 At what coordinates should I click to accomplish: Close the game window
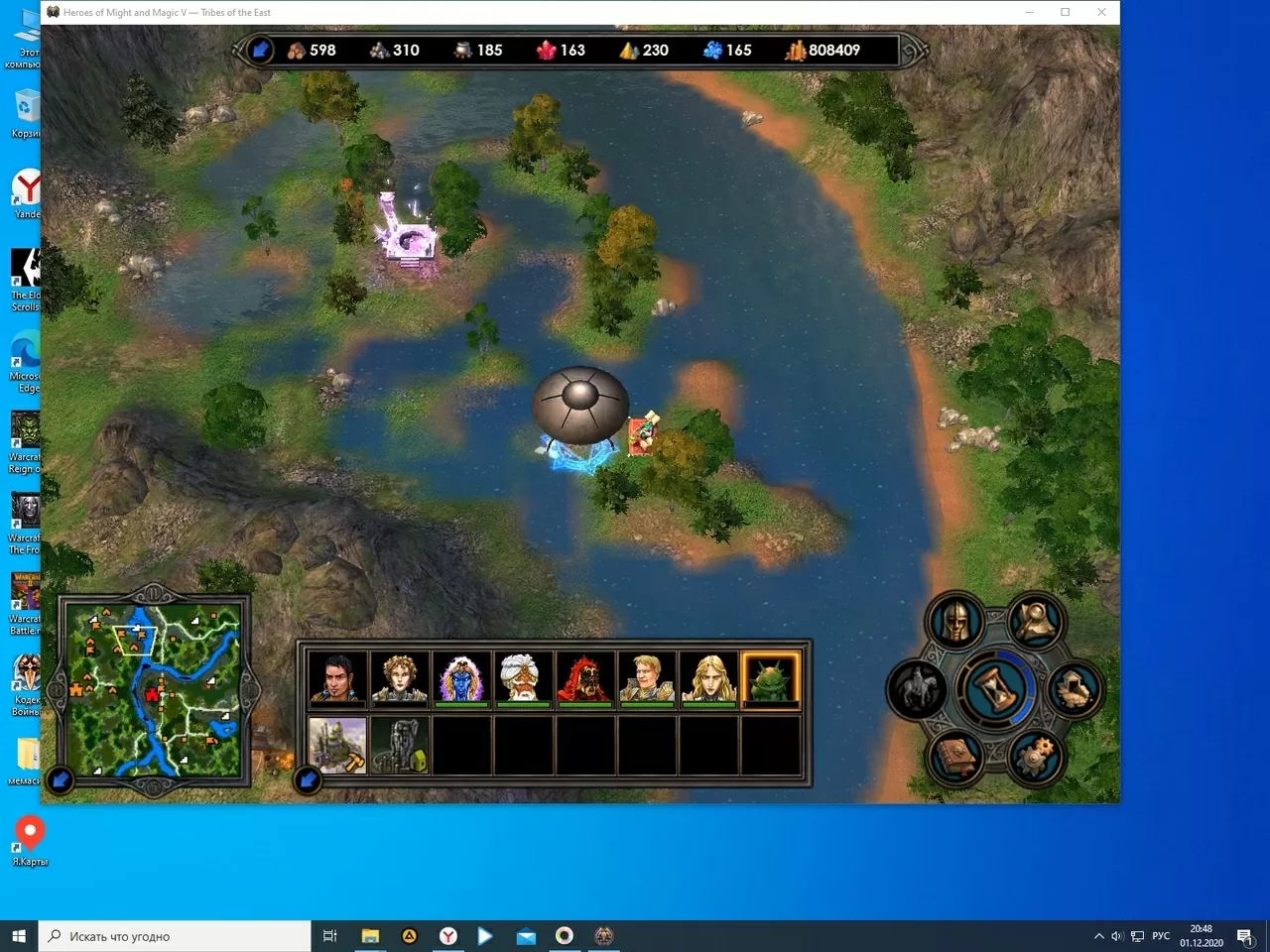[x=1101, y=12]
